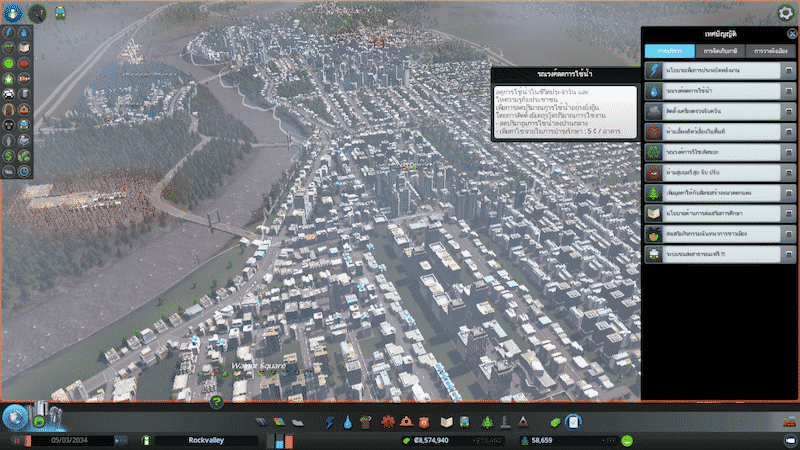This screenshot has height=450, width=800.
Task: Open the water drop build menu
Action: coord(346,423)
